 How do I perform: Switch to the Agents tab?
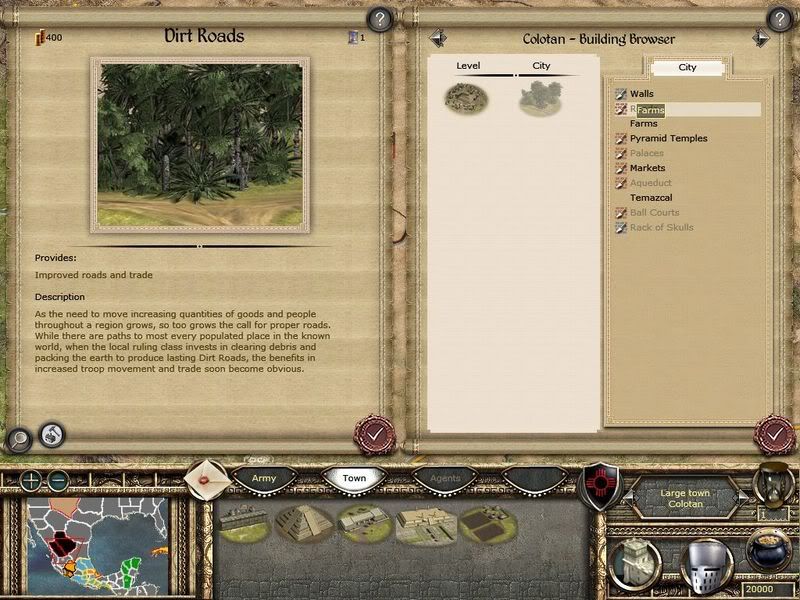(x=446, y=479)
